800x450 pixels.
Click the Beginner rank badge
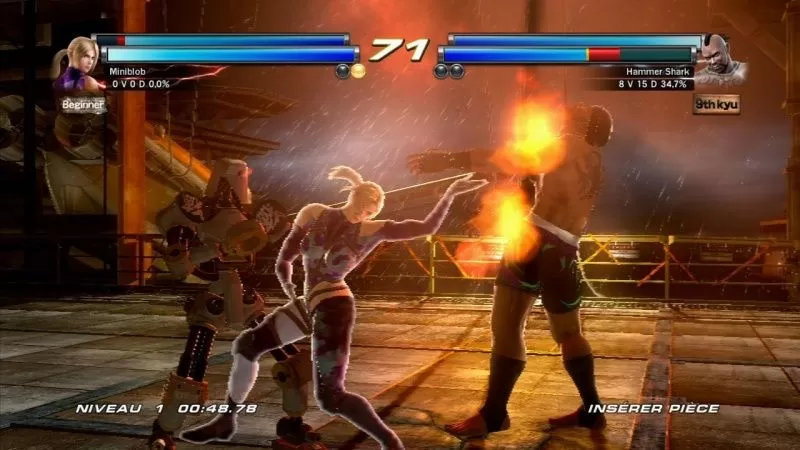(x=83, y=104)
